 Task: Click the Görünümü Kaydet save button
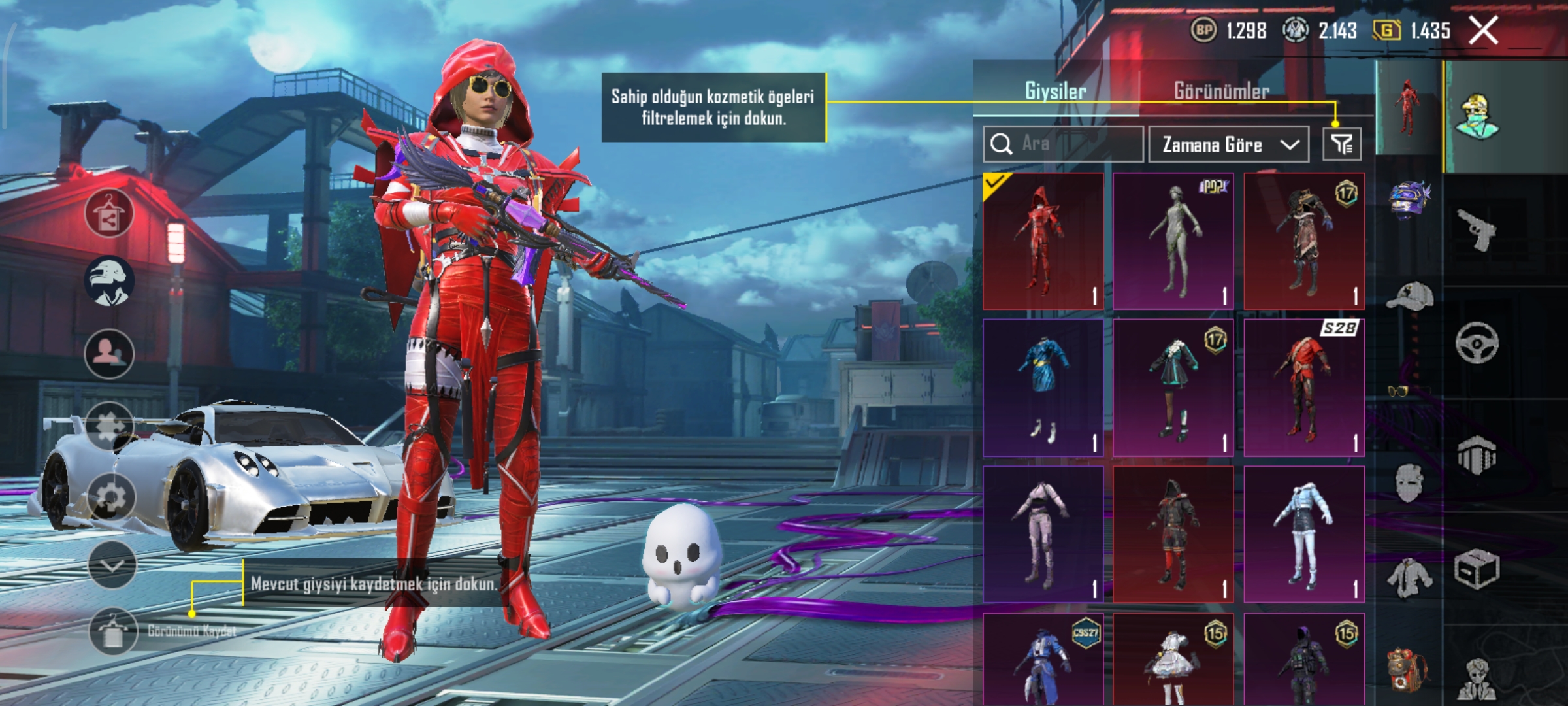[113, 631]
